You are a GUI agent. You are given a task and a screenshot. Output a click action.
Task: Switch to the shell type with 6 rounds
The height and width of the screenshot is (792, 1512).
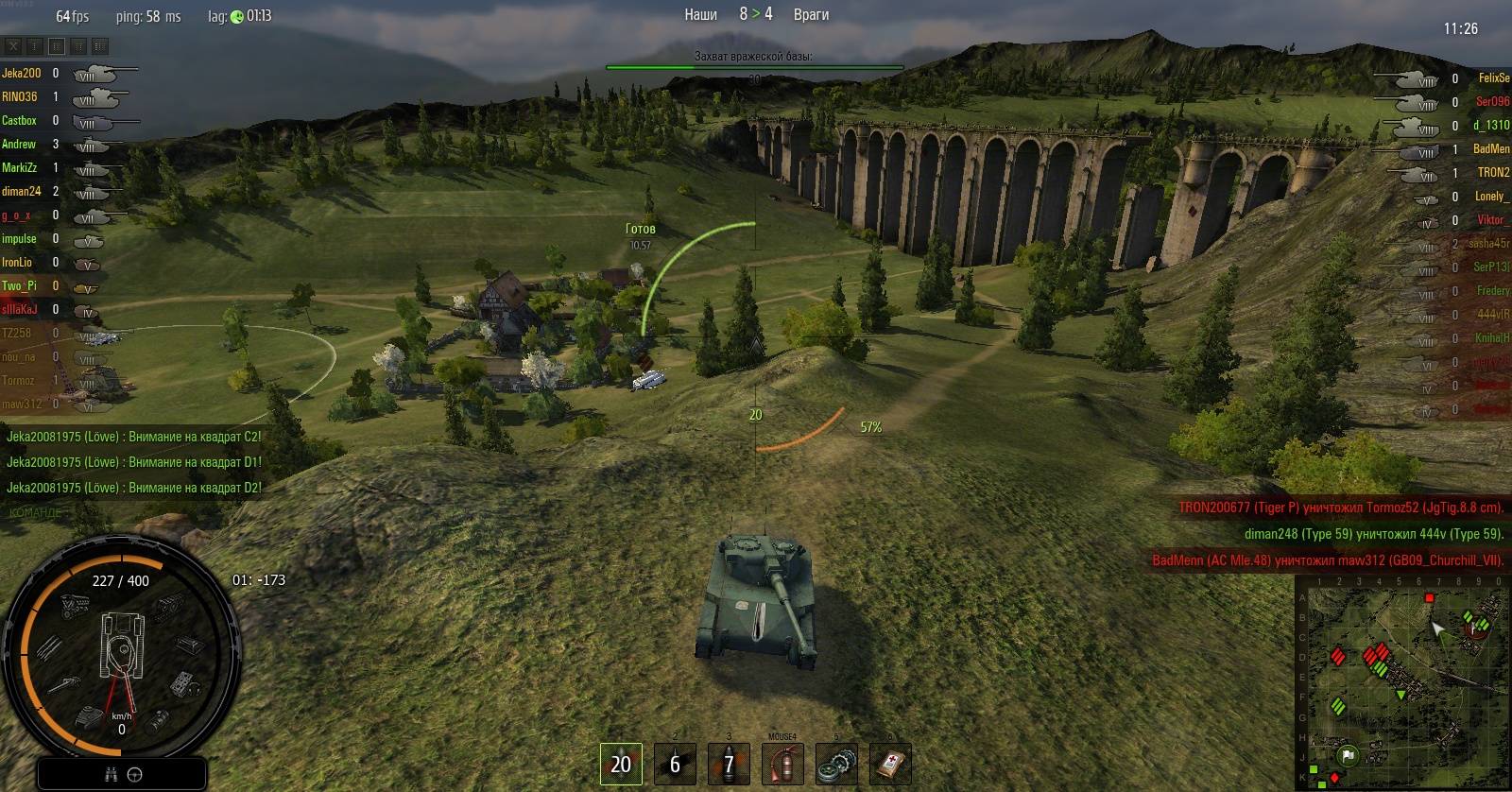[x=675, y=764]
